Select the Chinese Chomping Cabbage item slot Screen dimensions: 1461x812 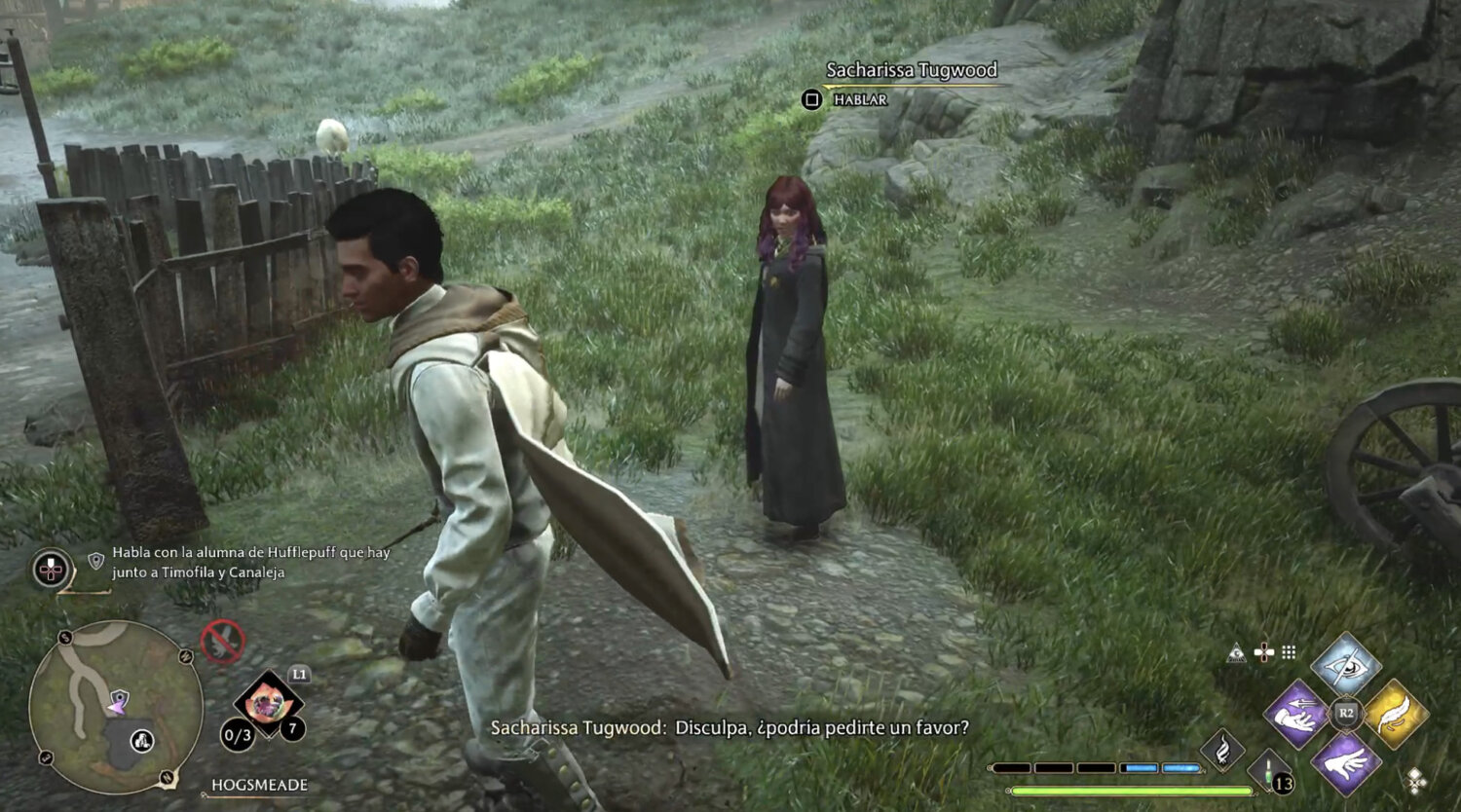pyautogui.click(x=268, y=701)
